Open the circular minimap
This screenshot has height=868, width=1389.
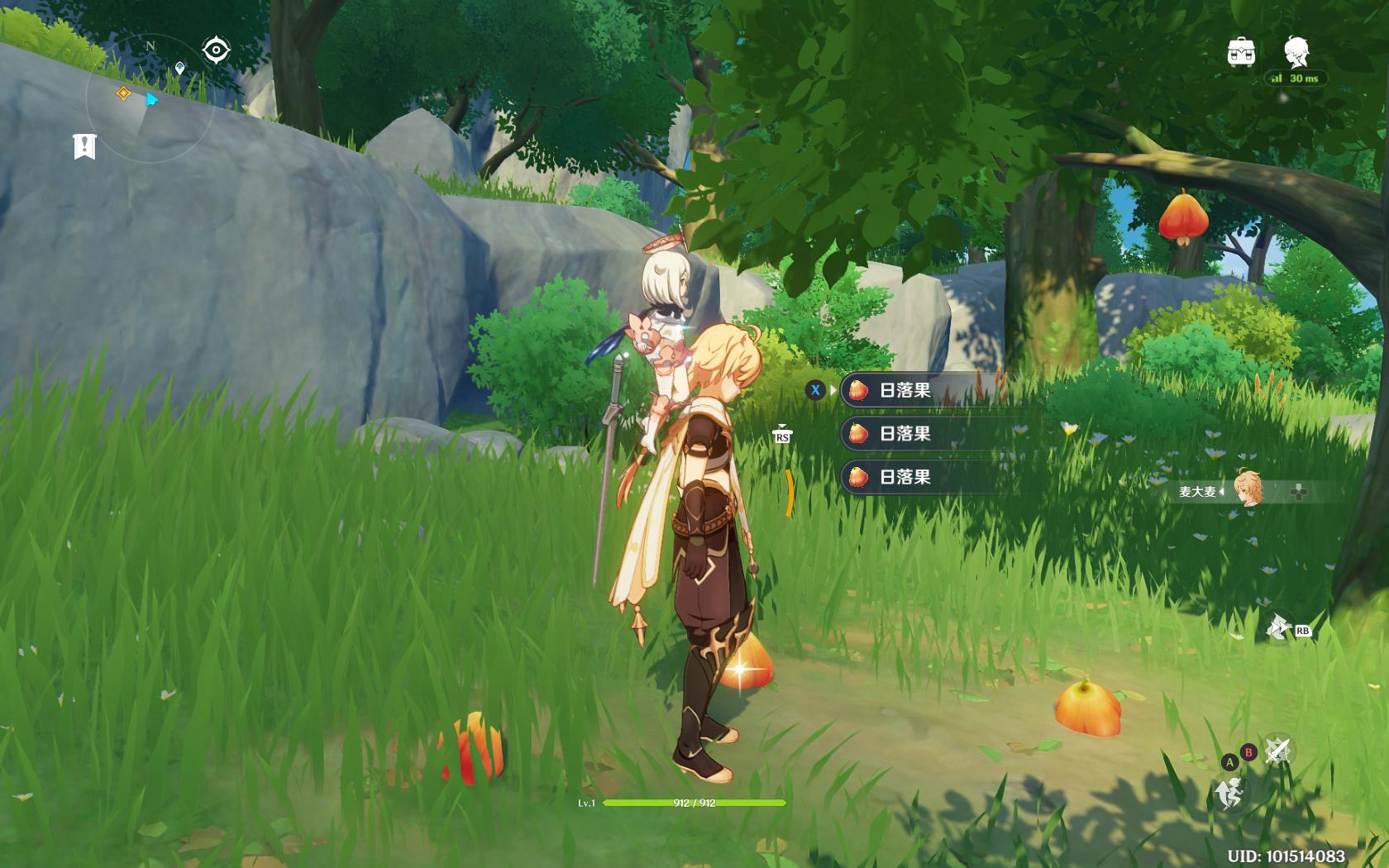(x=150, y=99)
